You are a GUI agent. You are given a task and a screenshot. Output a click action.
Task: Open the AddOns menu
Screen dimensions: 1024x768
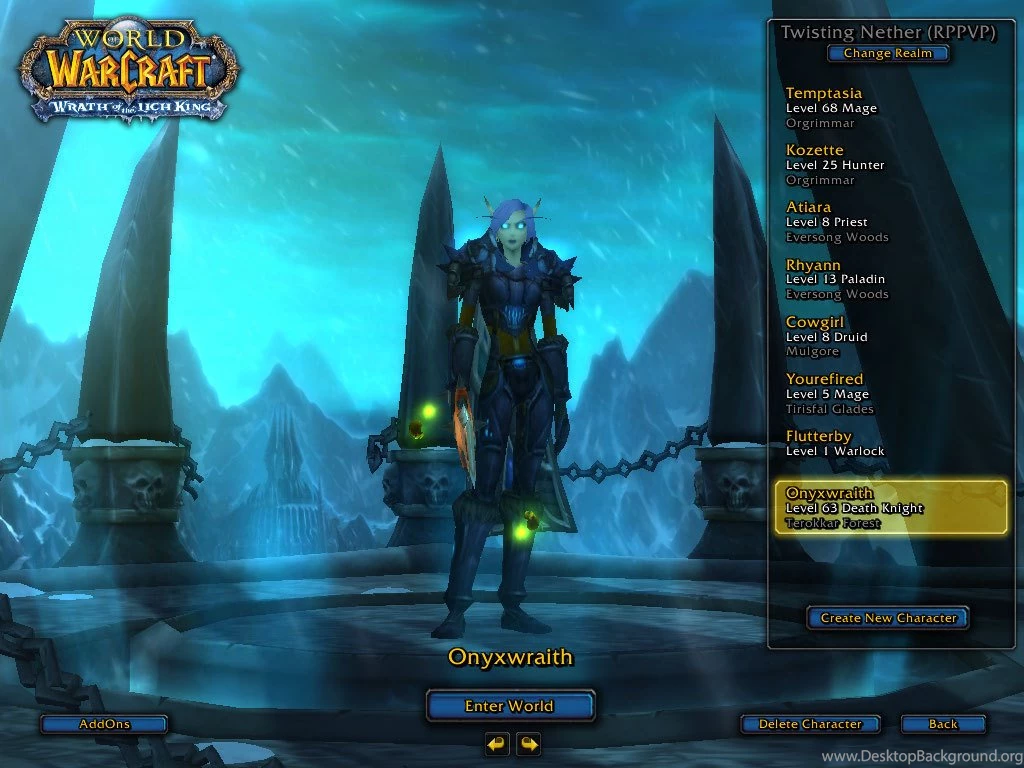(x=104, y=724)
